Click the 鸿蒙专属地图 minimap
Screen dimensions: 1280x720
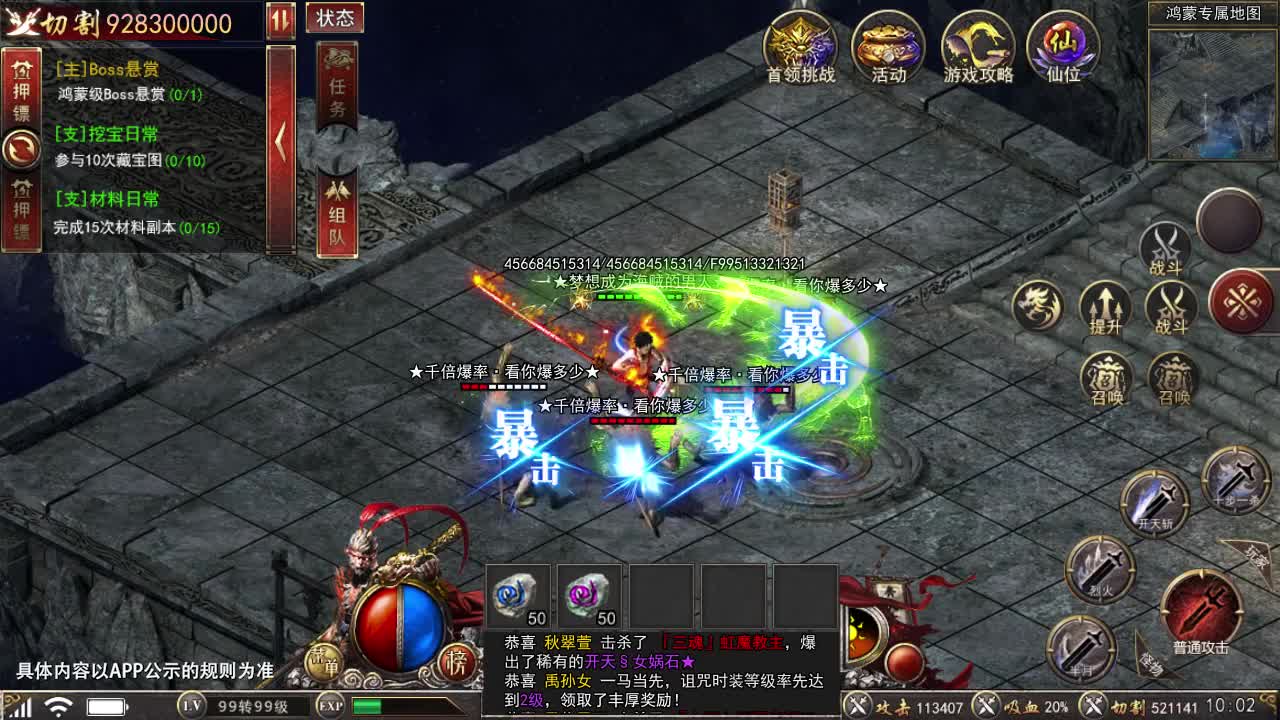(1213, 94)
